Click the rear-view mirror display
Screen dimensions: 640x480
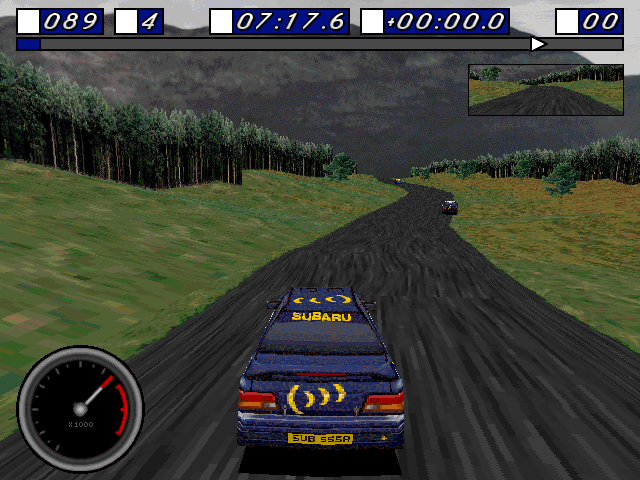point(545,90)
